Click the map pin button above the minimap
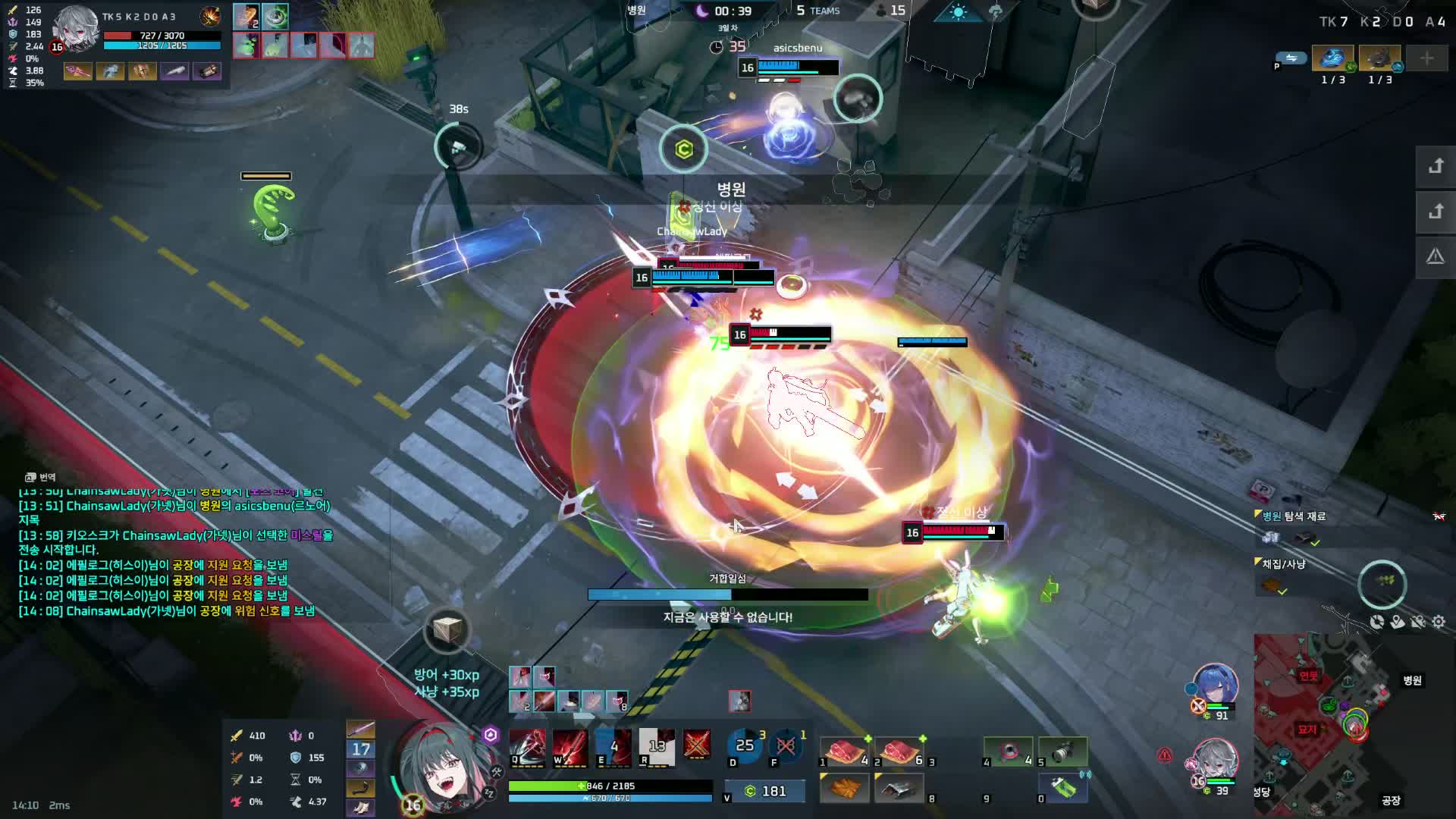Screen dimensions: 1456x819 coord(1398,622)
